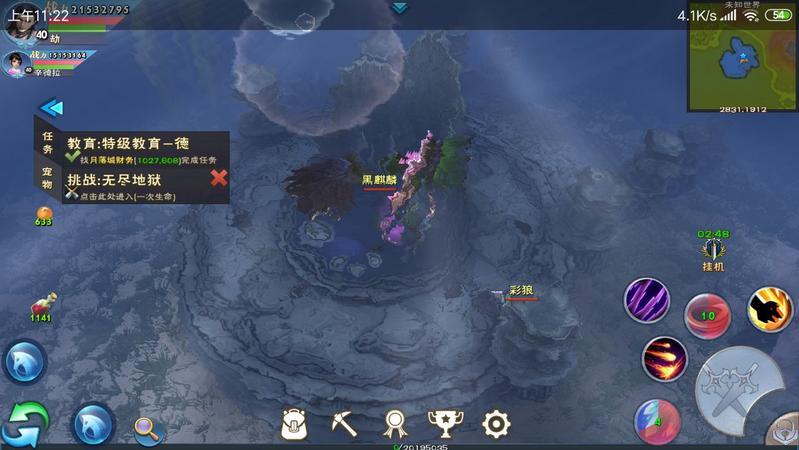Activate the fiery meteor skill
This screenshot has height=450, width=799.
664,358
